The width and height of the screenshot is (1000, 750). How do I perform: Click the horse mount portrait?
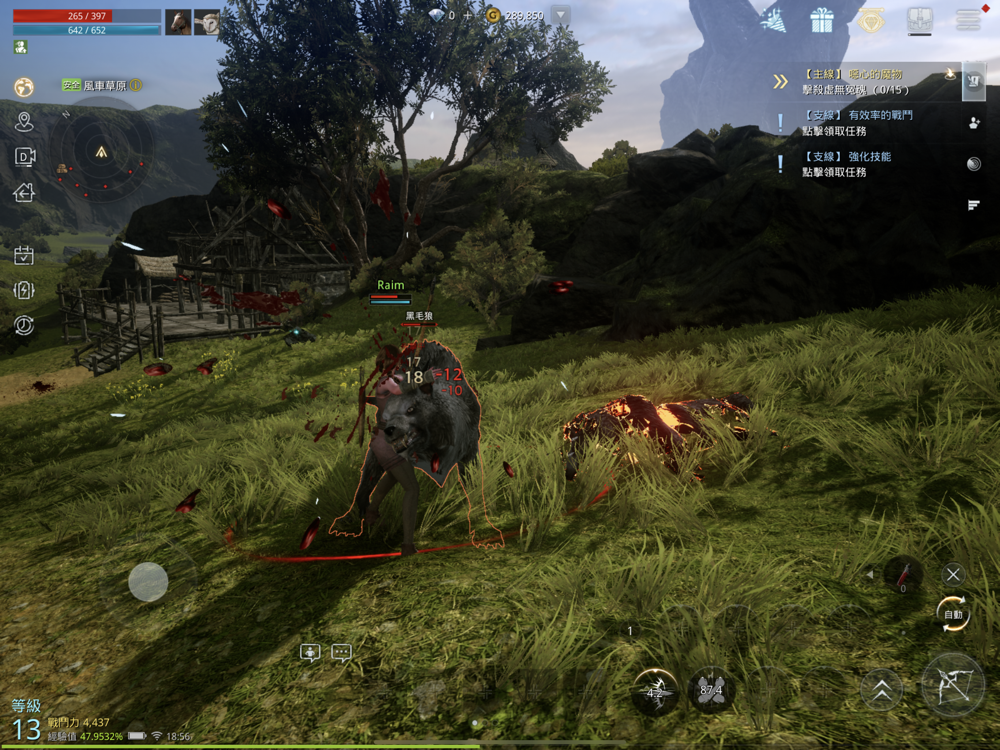pos(178,22)
